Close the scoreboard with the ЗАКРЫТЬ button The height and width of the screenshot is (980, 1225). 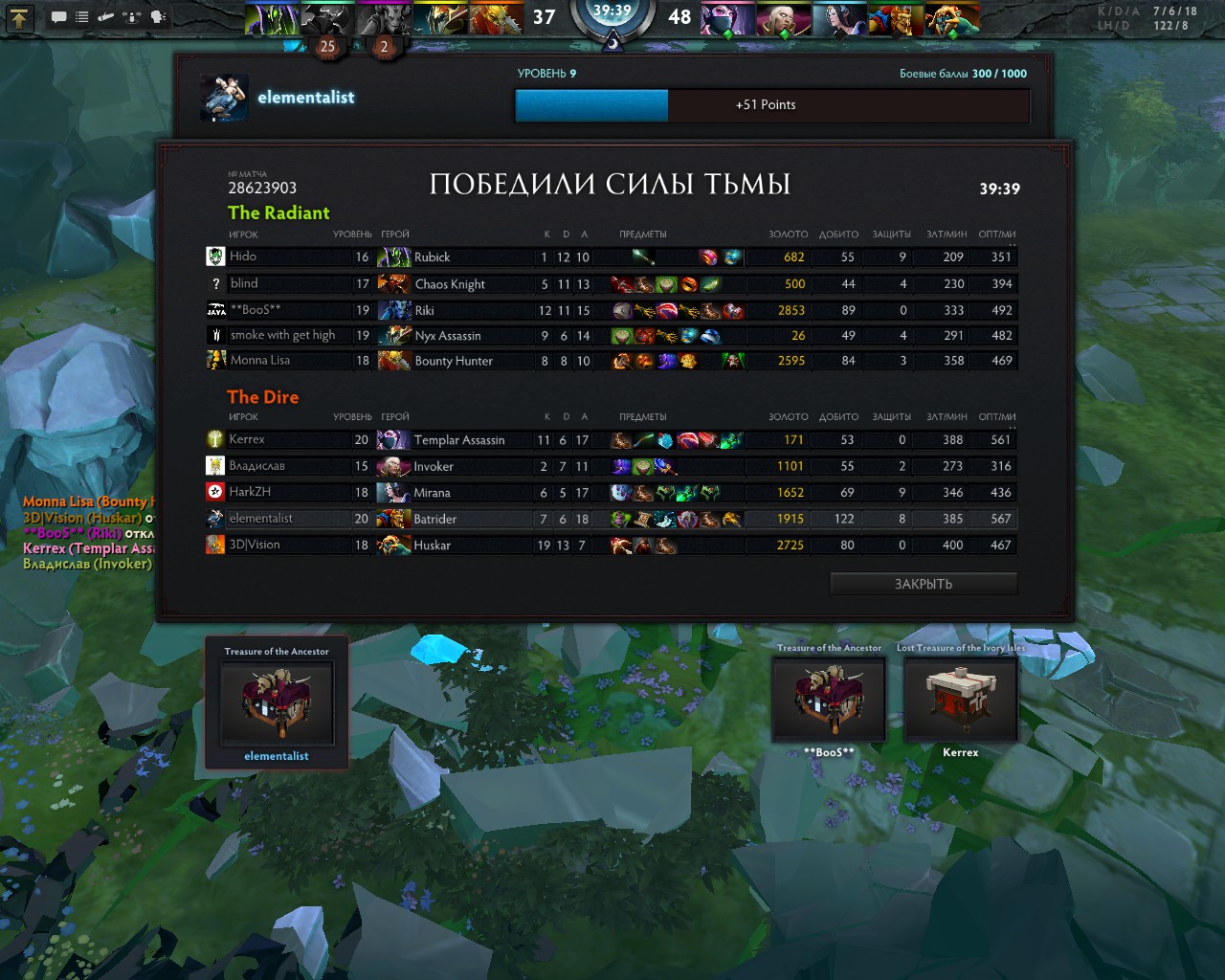coord(923,584)
